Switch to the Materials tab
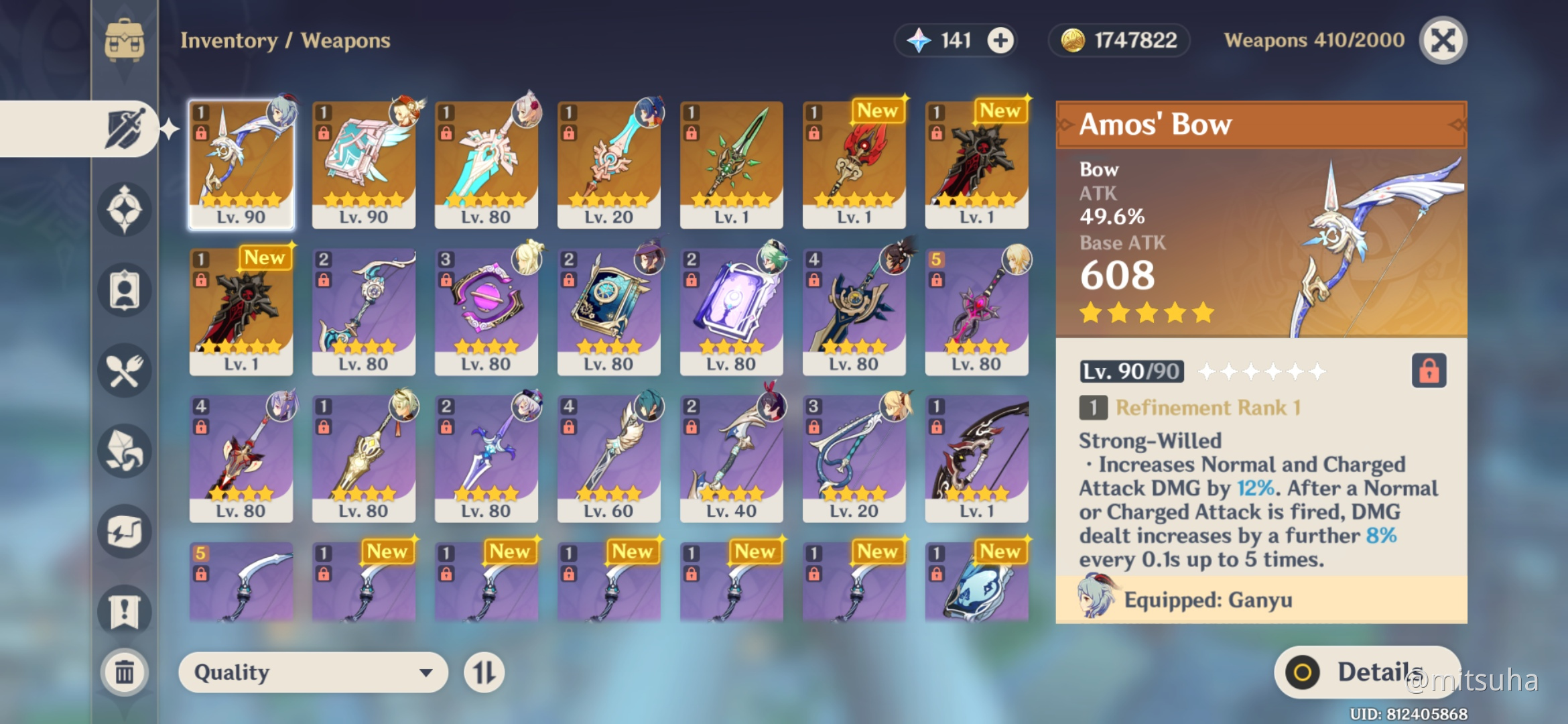 tap(125, 451)
